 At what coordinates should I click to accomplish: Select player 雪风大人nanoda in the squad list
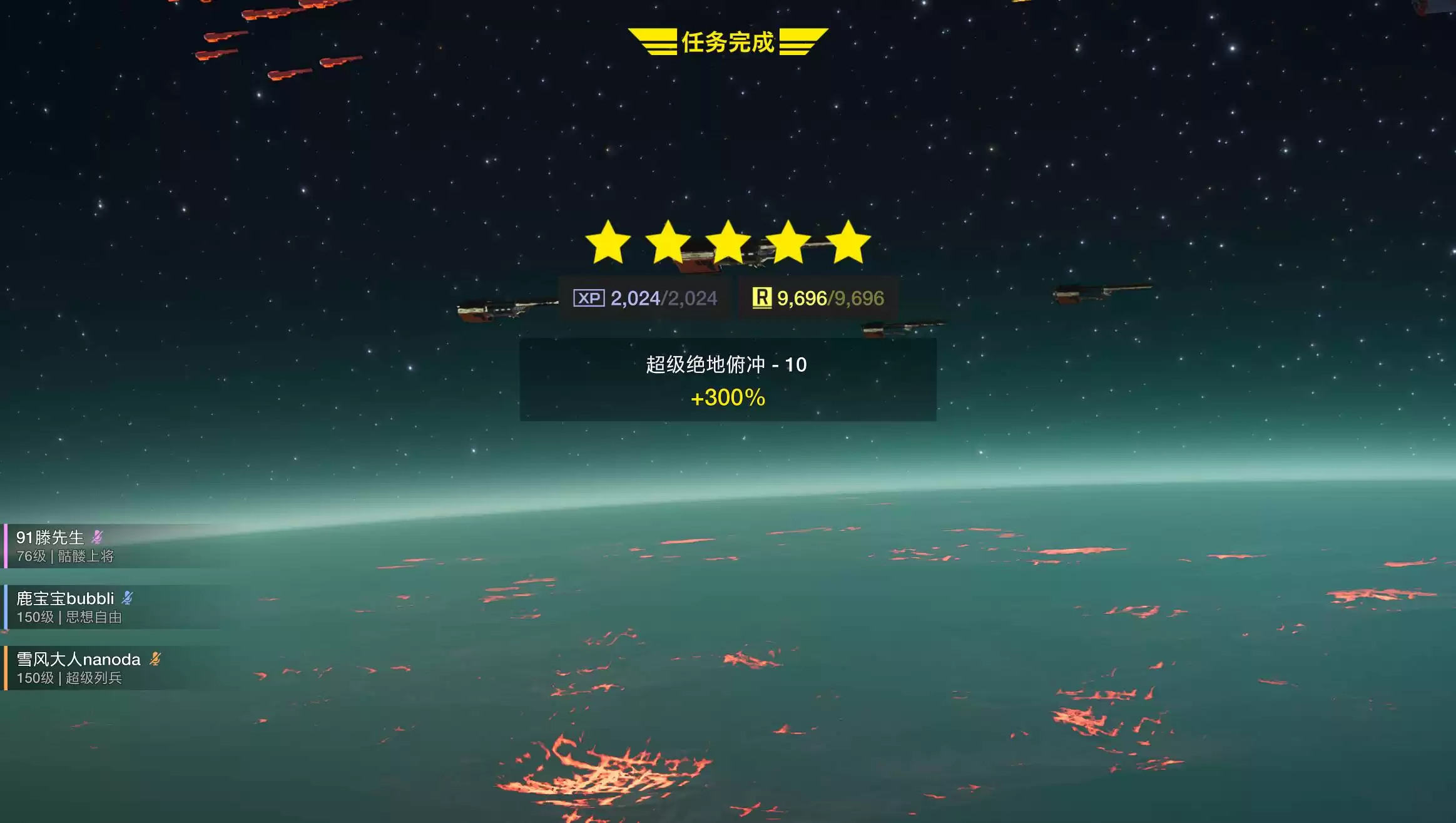(x=78, y=660)
